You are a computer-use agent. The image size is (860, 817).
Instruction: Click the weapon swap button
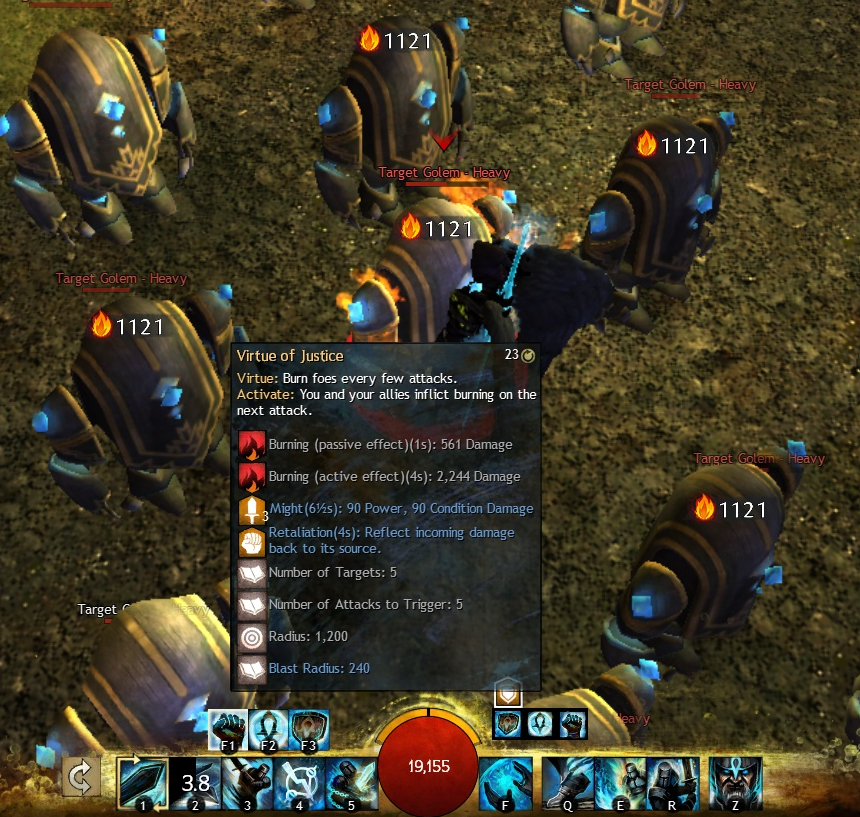pyautogui.click(x=82, y=776)
